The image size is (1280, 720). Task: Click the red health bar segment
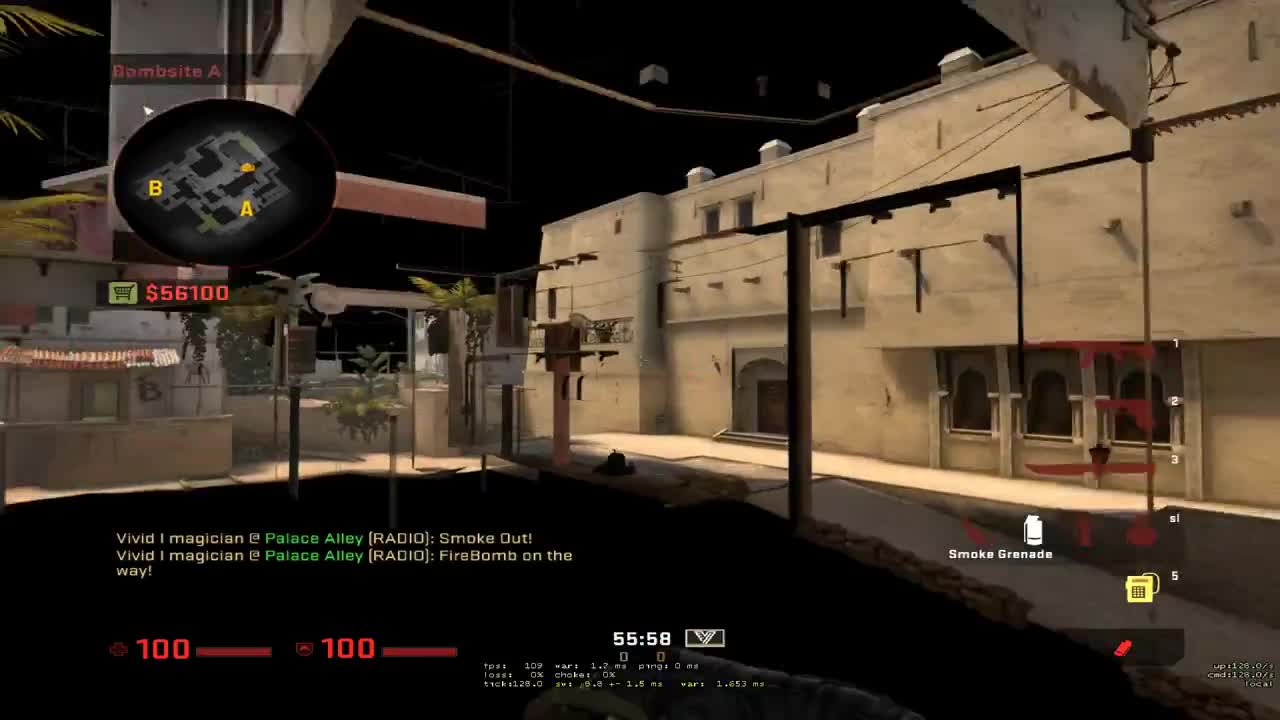pos(232,649)
